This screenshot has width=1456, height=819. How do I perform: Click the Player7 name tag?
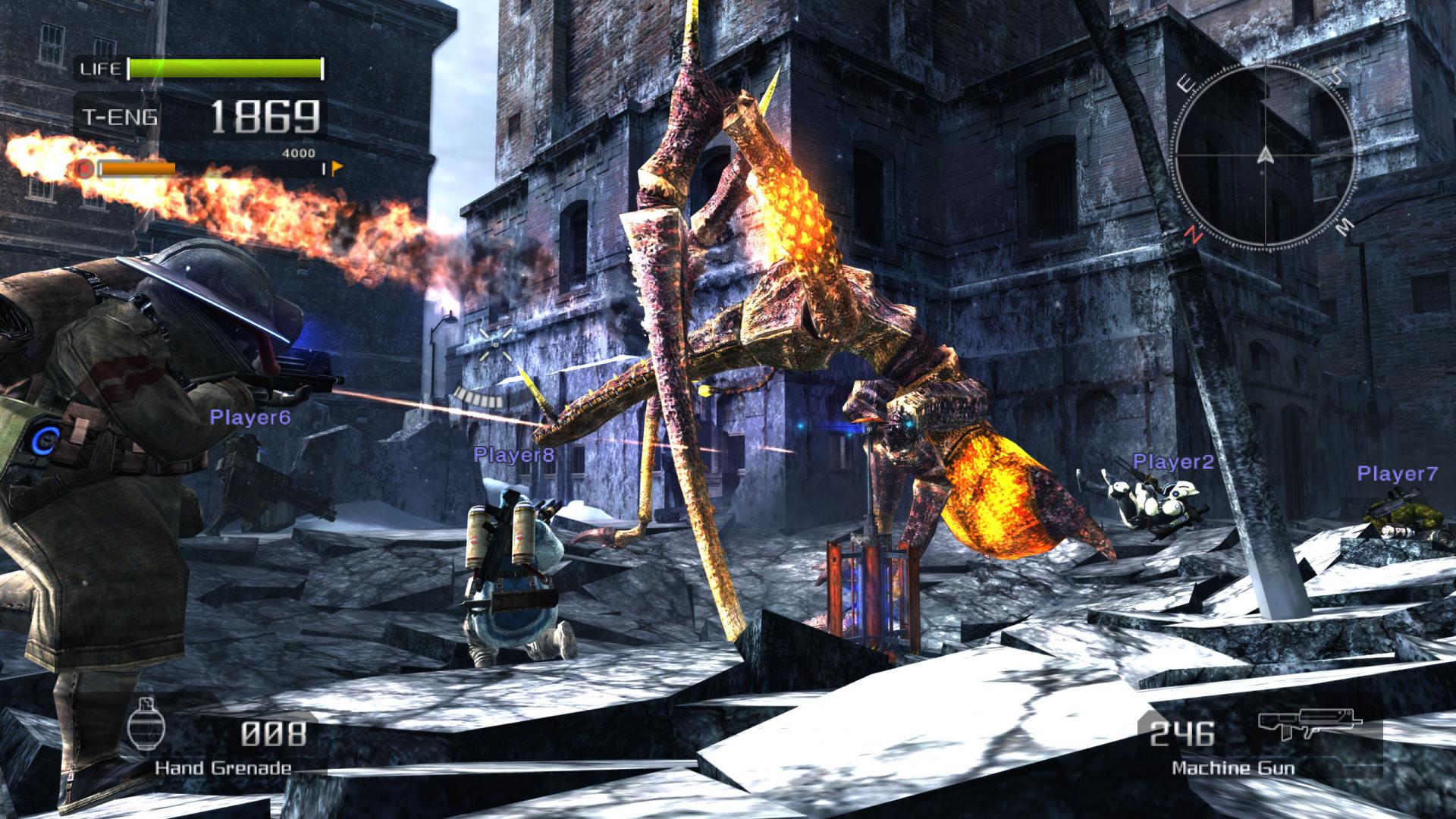(1398, 473)
